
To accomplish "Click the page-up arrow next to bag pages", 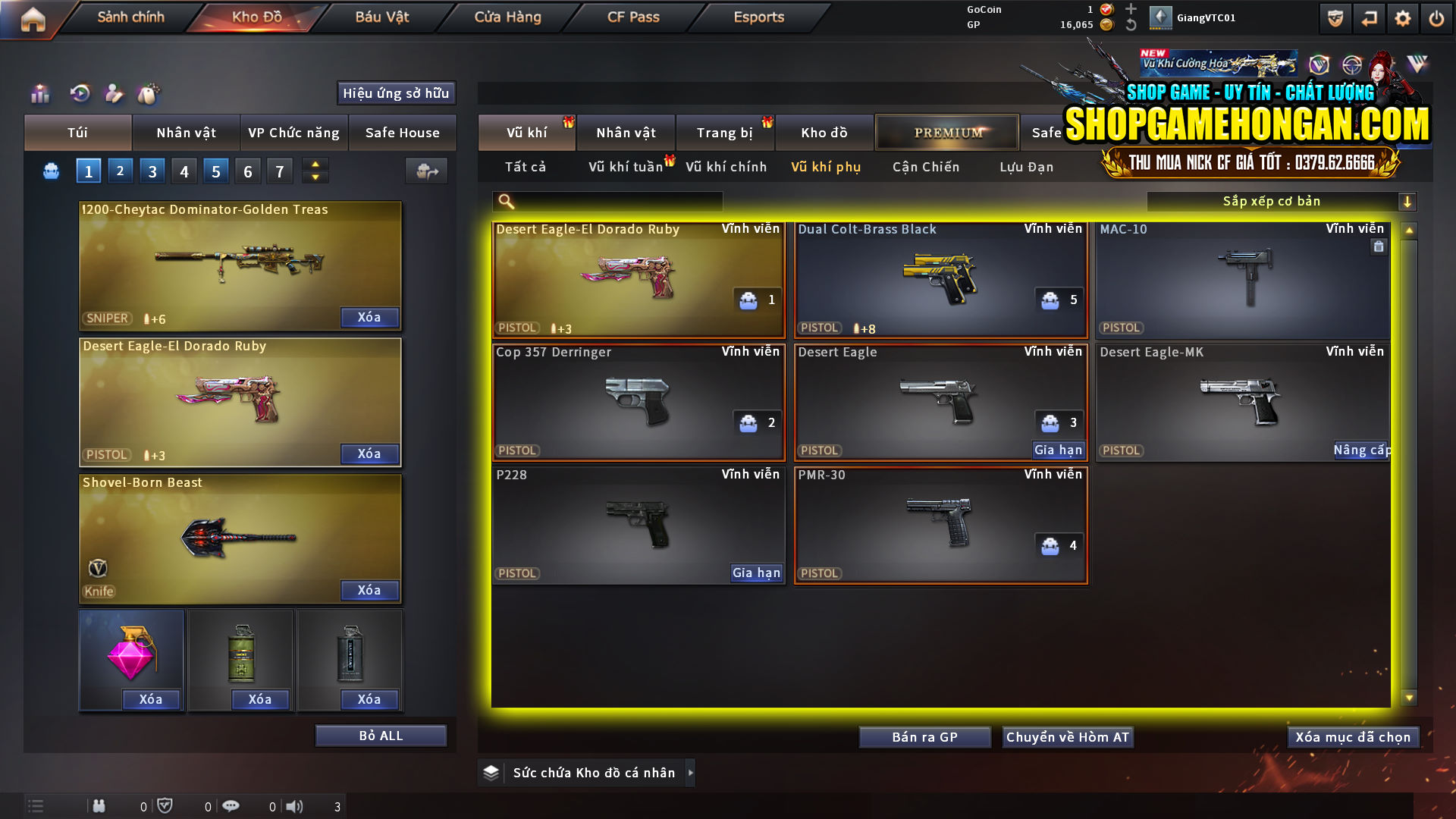I will coord(315,165).
